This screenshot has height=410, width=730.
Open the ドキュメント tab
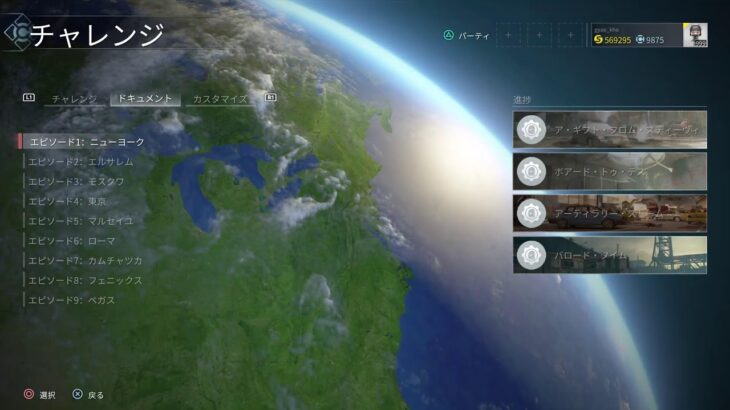tap(144, 99)
